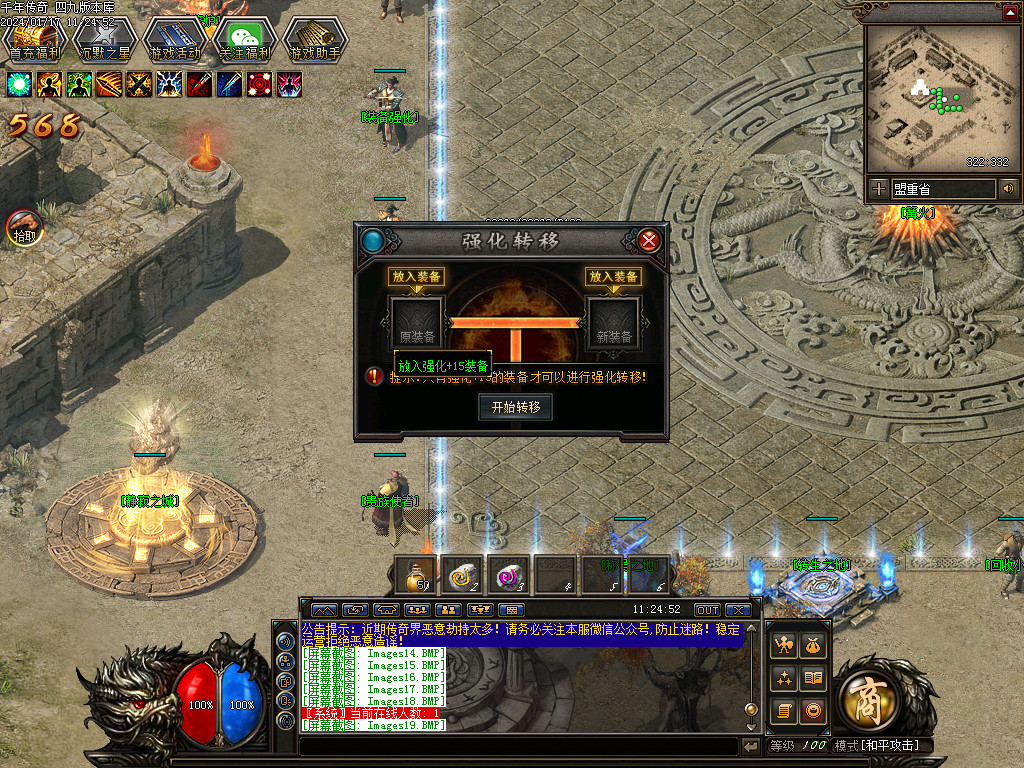This screenshot has width=1024, height=768.
Task: Click the chat text input field
Action: pos(518,746)
